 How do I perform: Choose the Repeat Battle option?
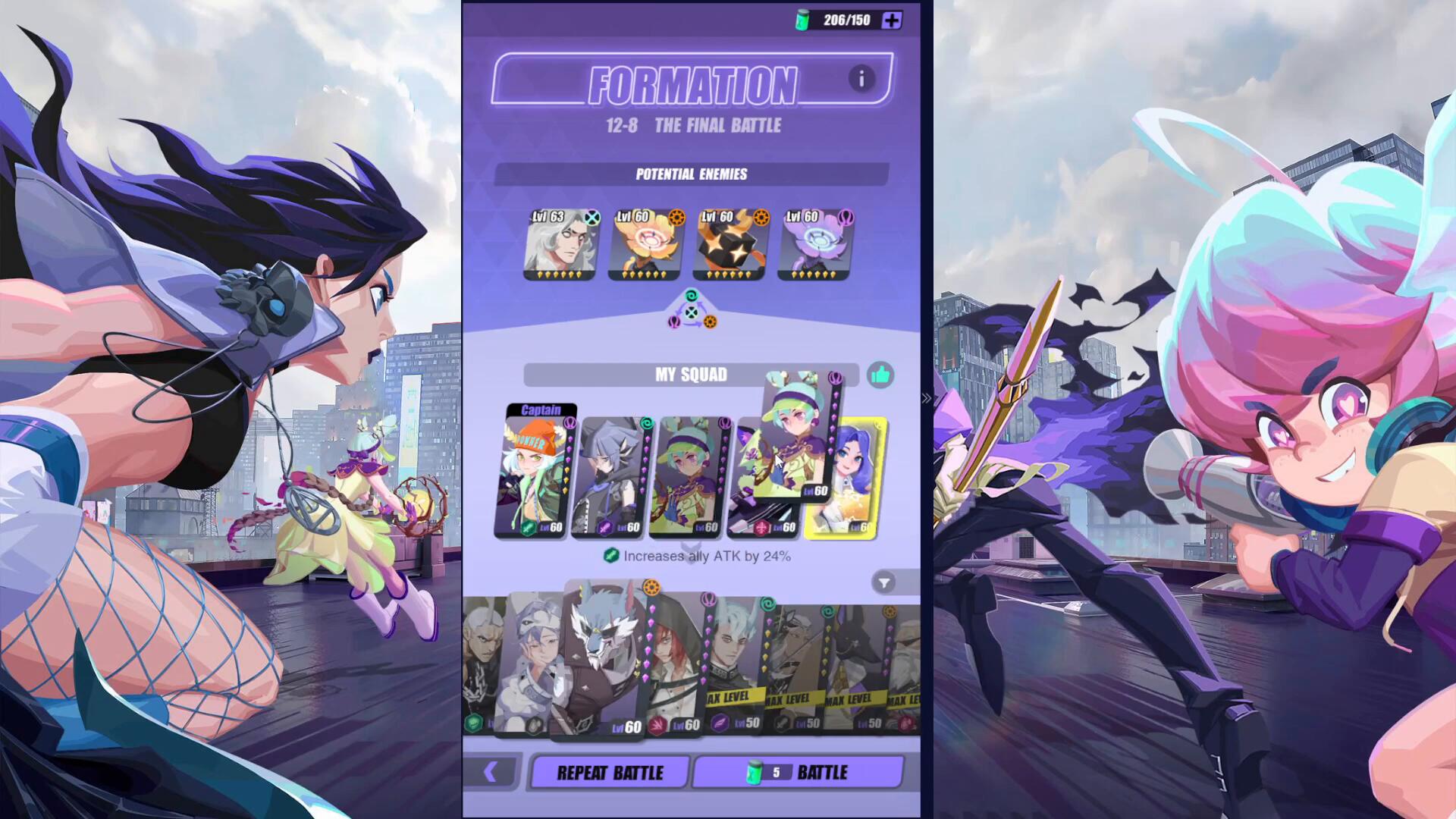pyautogui.click(x=610, y=772)
